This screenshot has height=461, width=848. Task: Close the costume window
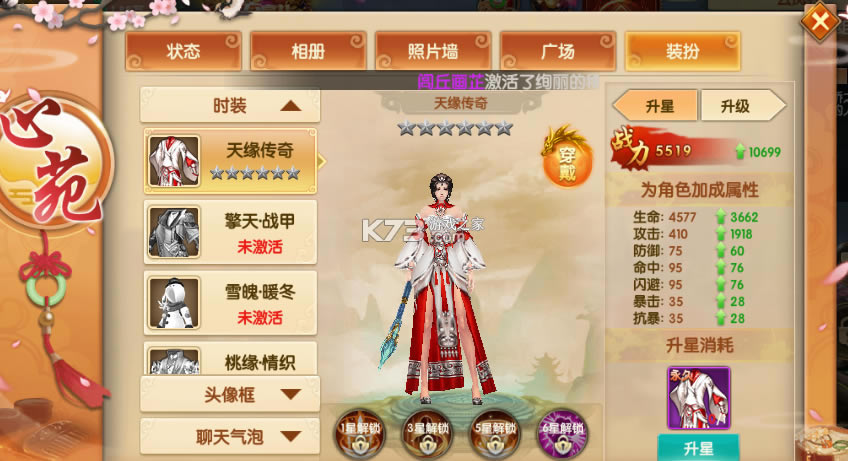coord(819,21)
